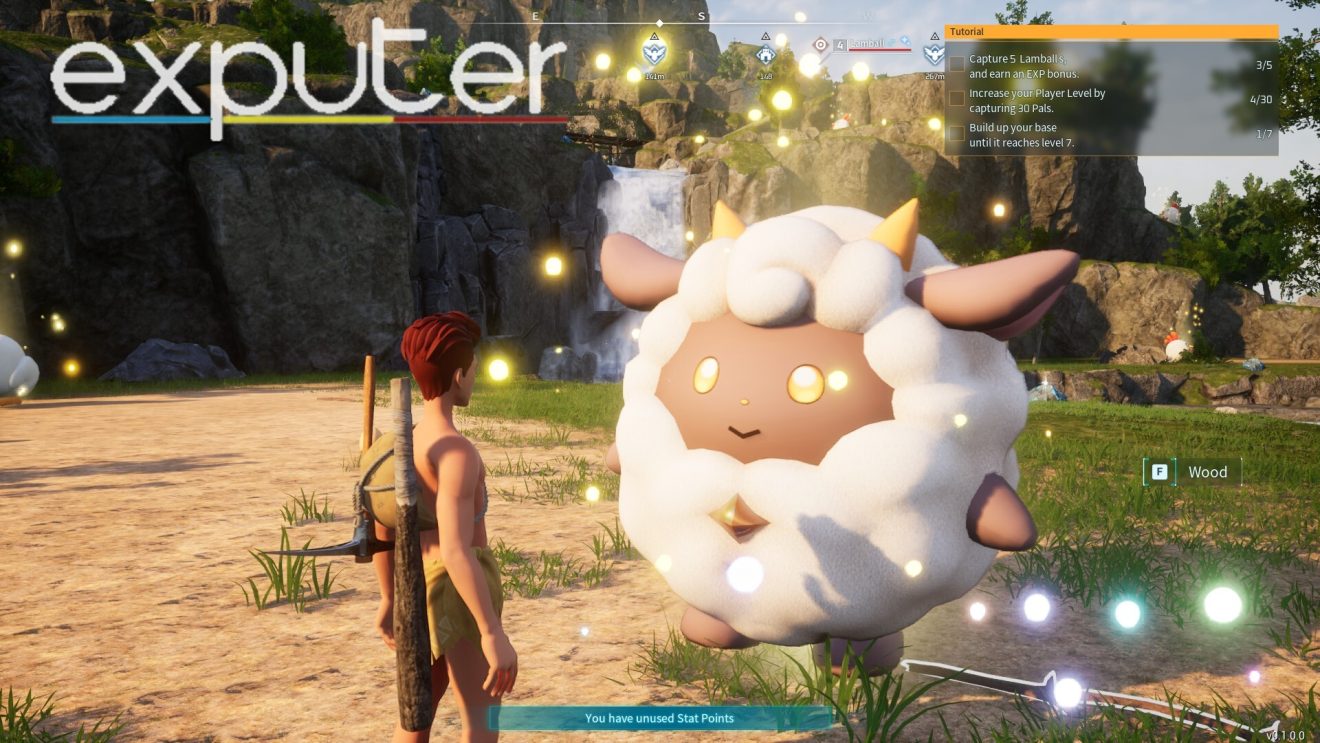
Task: Open the unused Stat Points notification
Action: [x=659, y=718]
